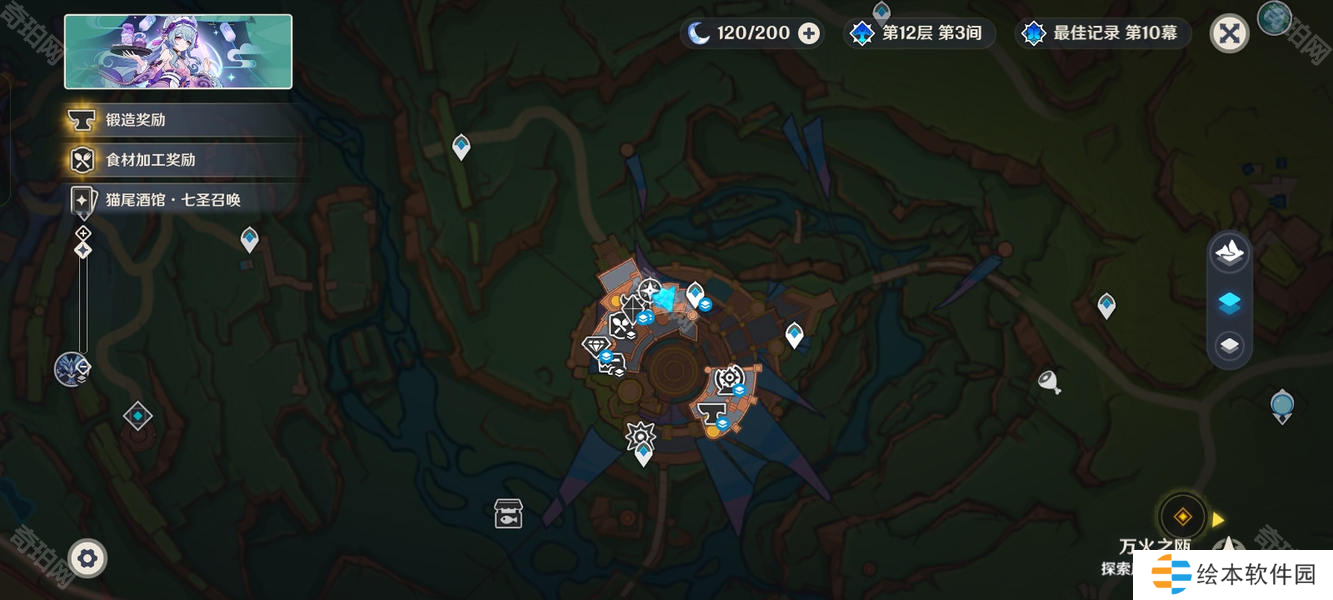1333x600 pixels.
Task: Click the diamond gem shop marker
Action: click(596, 345)
